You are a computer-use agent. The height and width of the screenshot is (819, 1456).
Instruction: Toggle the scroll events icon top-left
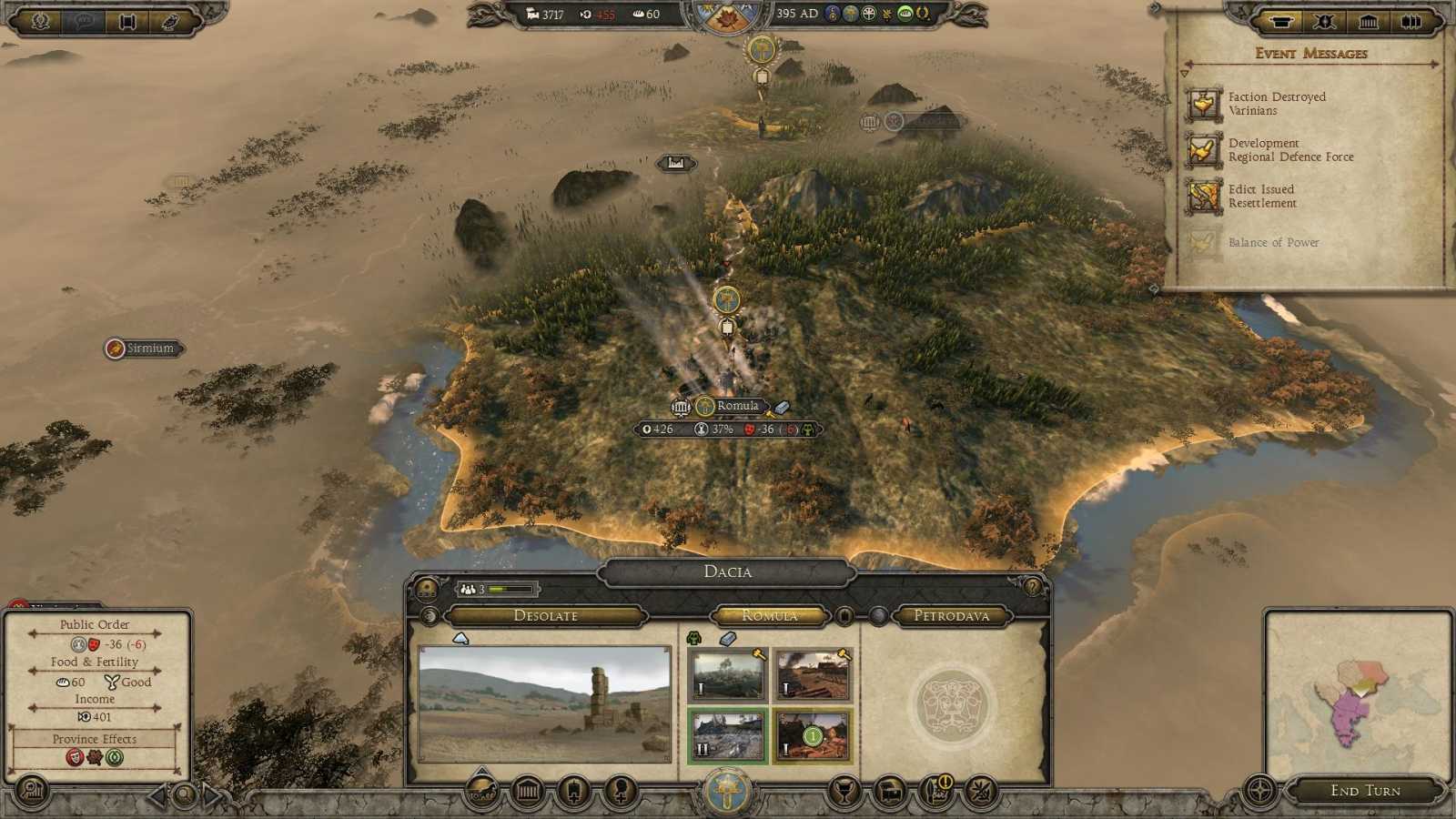pos(126,22)
